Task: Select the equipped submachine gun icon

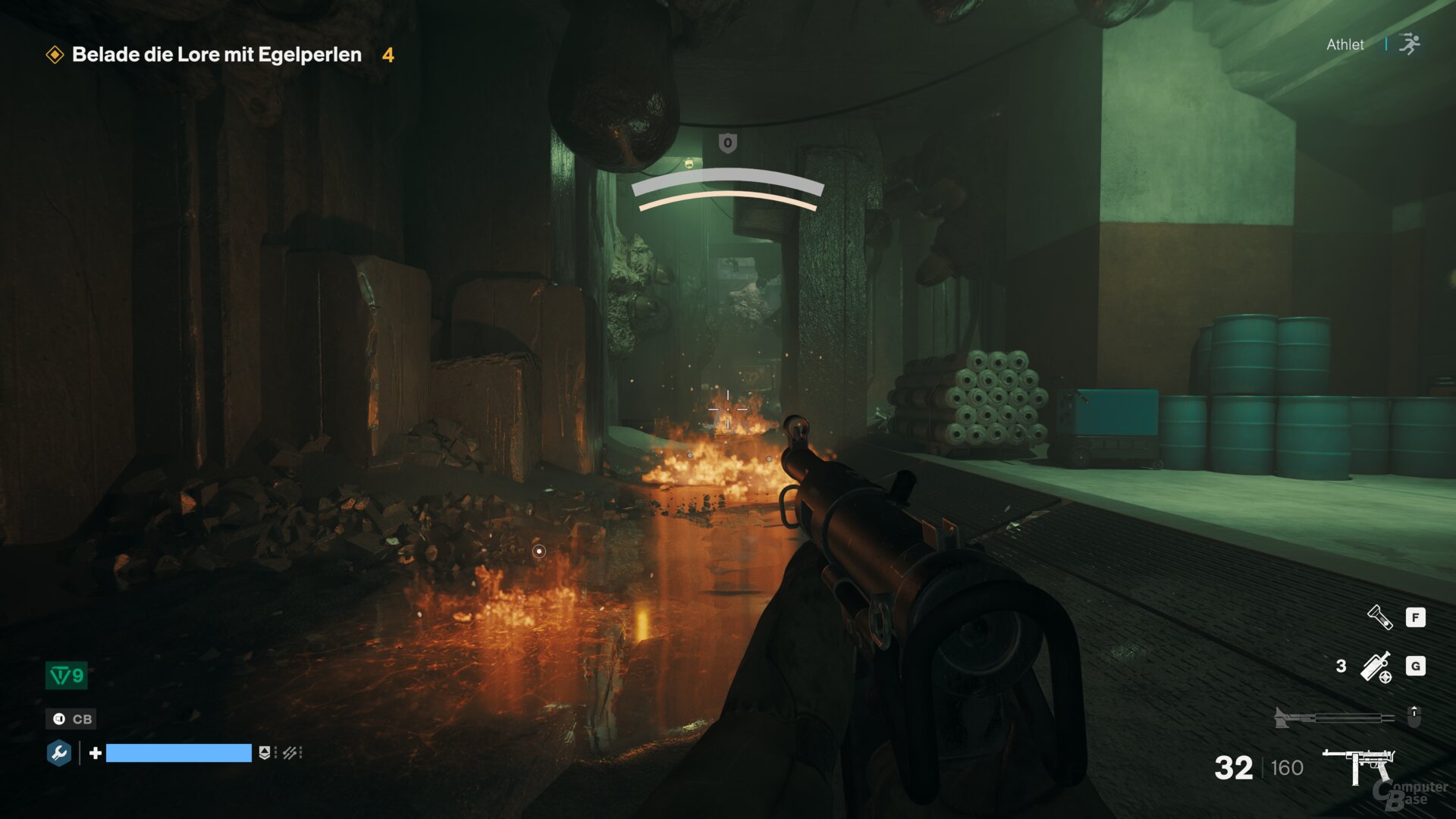Action: (1358, 764)
